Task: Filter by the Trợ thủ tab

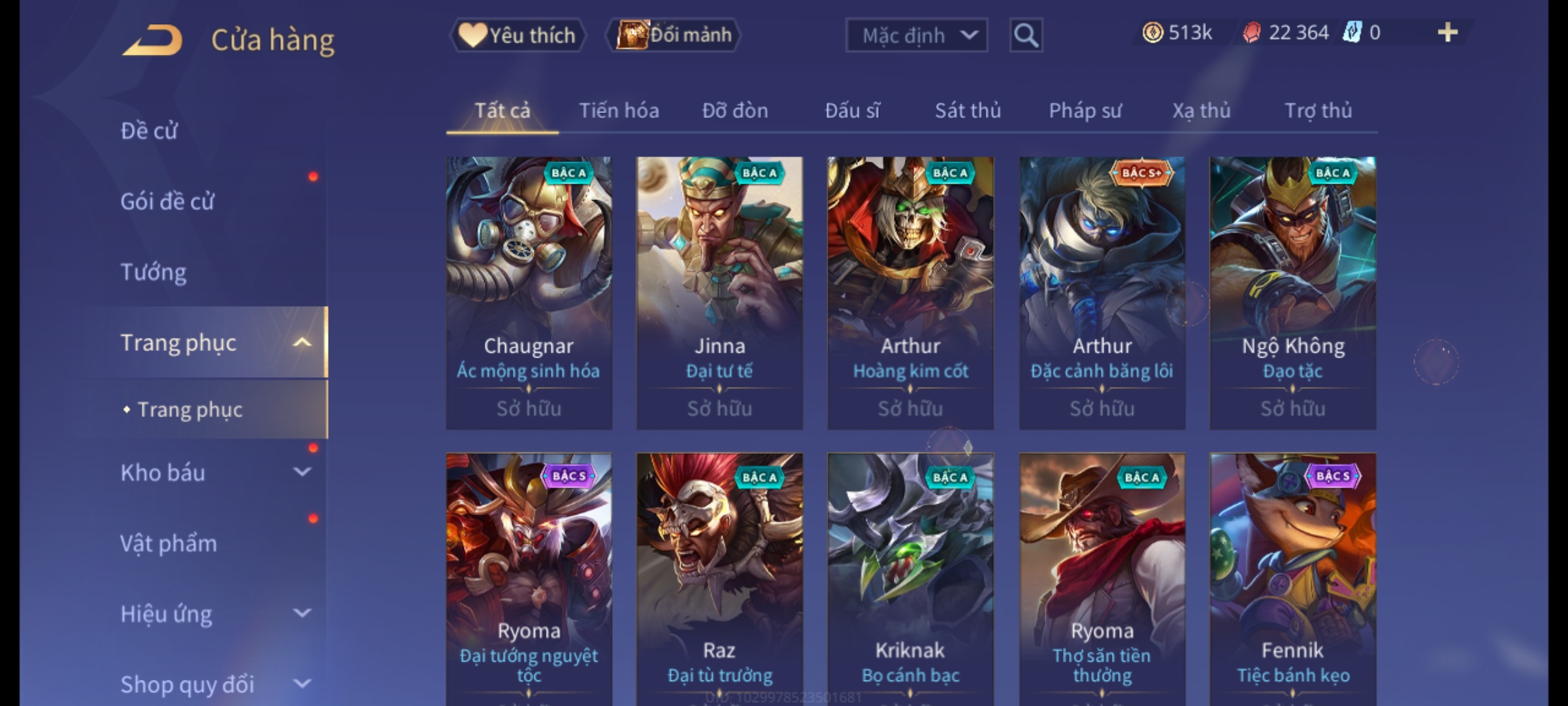Action: (x=1318, y=110)
